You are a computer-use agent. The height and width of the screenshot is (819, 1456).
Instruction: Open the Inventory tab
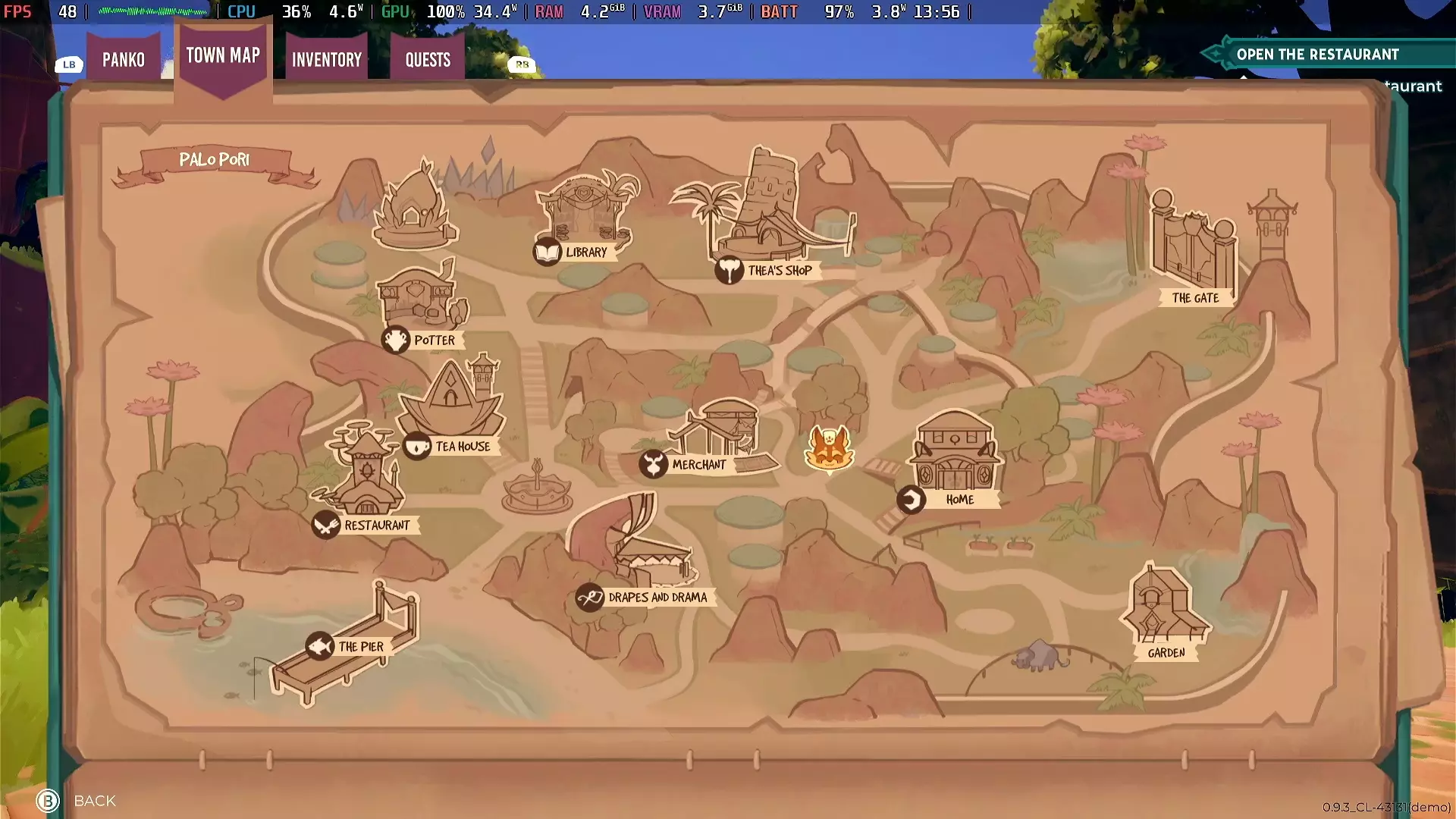[327, 59]
